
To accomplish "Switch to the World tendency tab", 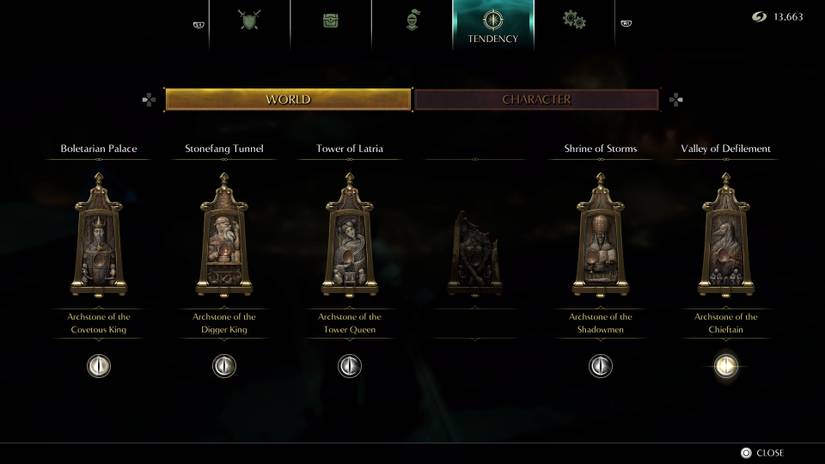I will click(288, 100).
